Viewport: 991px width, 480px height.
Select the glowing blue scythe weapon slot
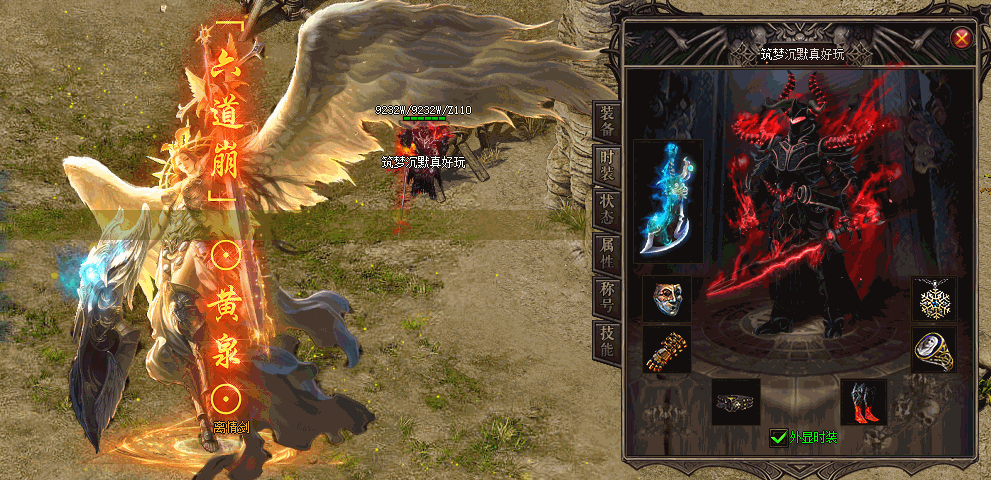click(x=668, y=201)
